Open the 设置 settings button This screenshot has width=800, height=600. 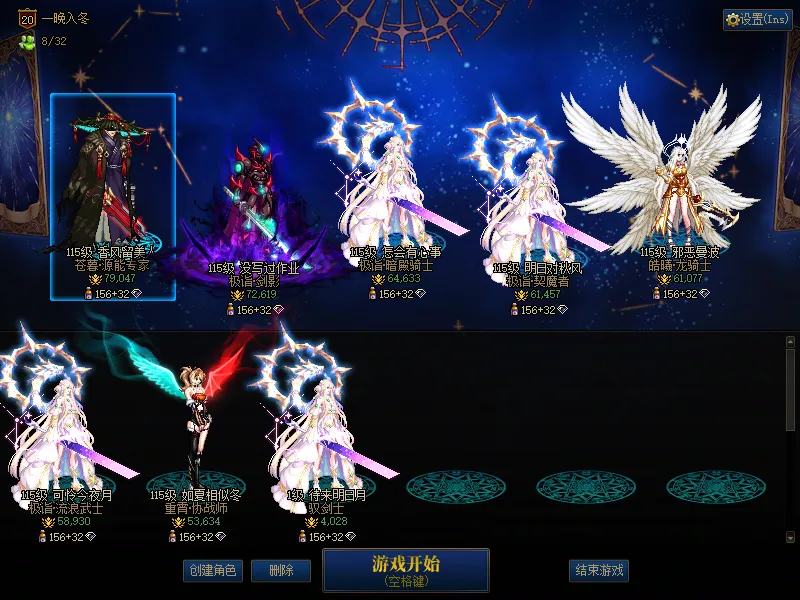[758, 19]
